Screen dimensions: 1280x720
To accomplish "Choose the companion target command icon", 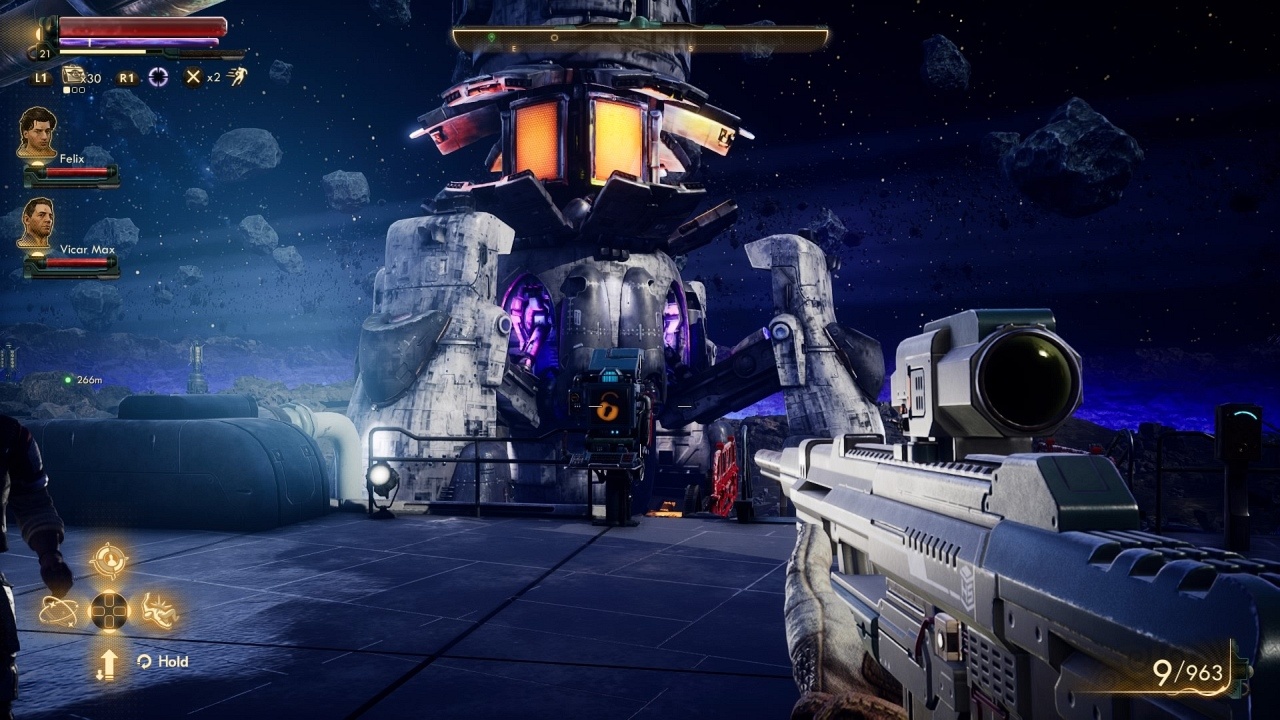I will coord(108,560).
